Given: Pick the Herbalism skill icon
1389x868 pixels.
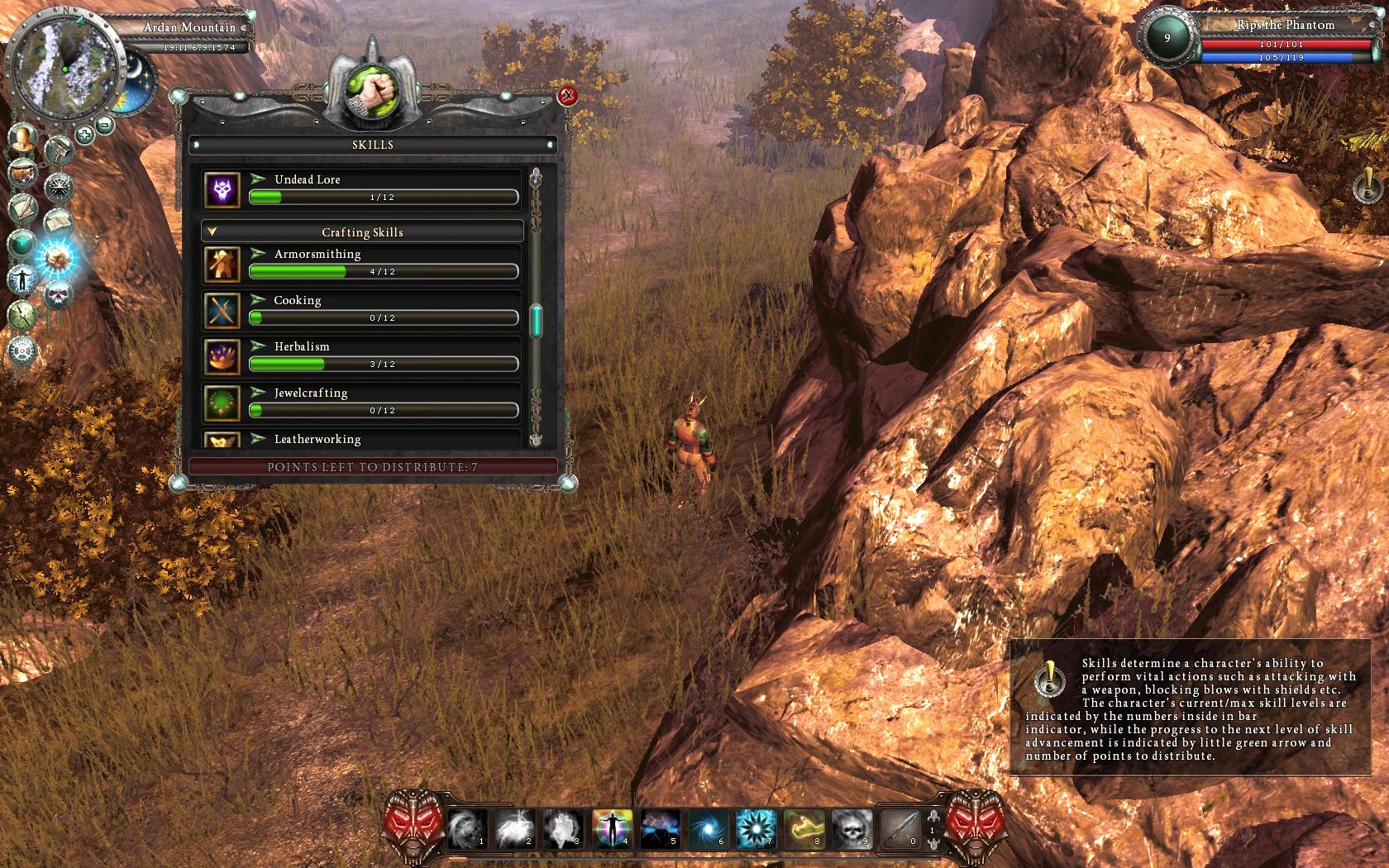Looking at the screenshot, I should [222, 357].
